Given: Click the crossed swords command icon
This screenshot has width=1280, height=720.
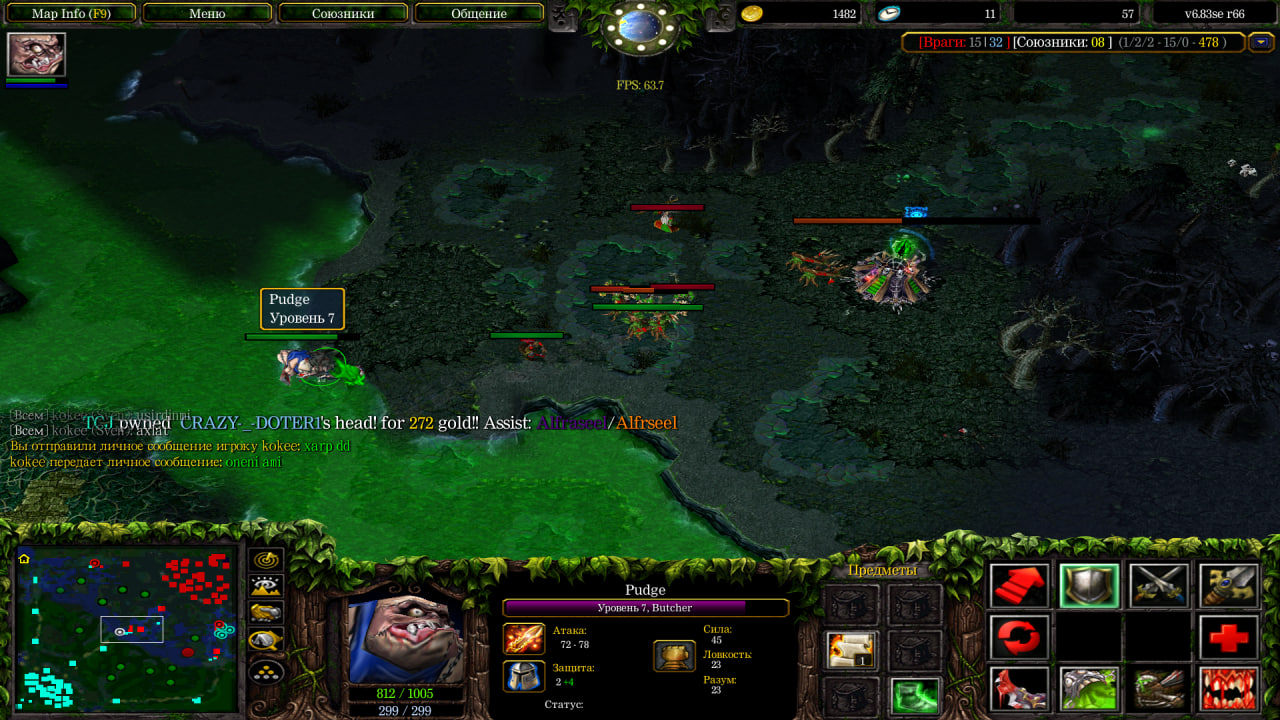Looking at the screenshot, I should pyautogui.click(x=1159, y=586).
